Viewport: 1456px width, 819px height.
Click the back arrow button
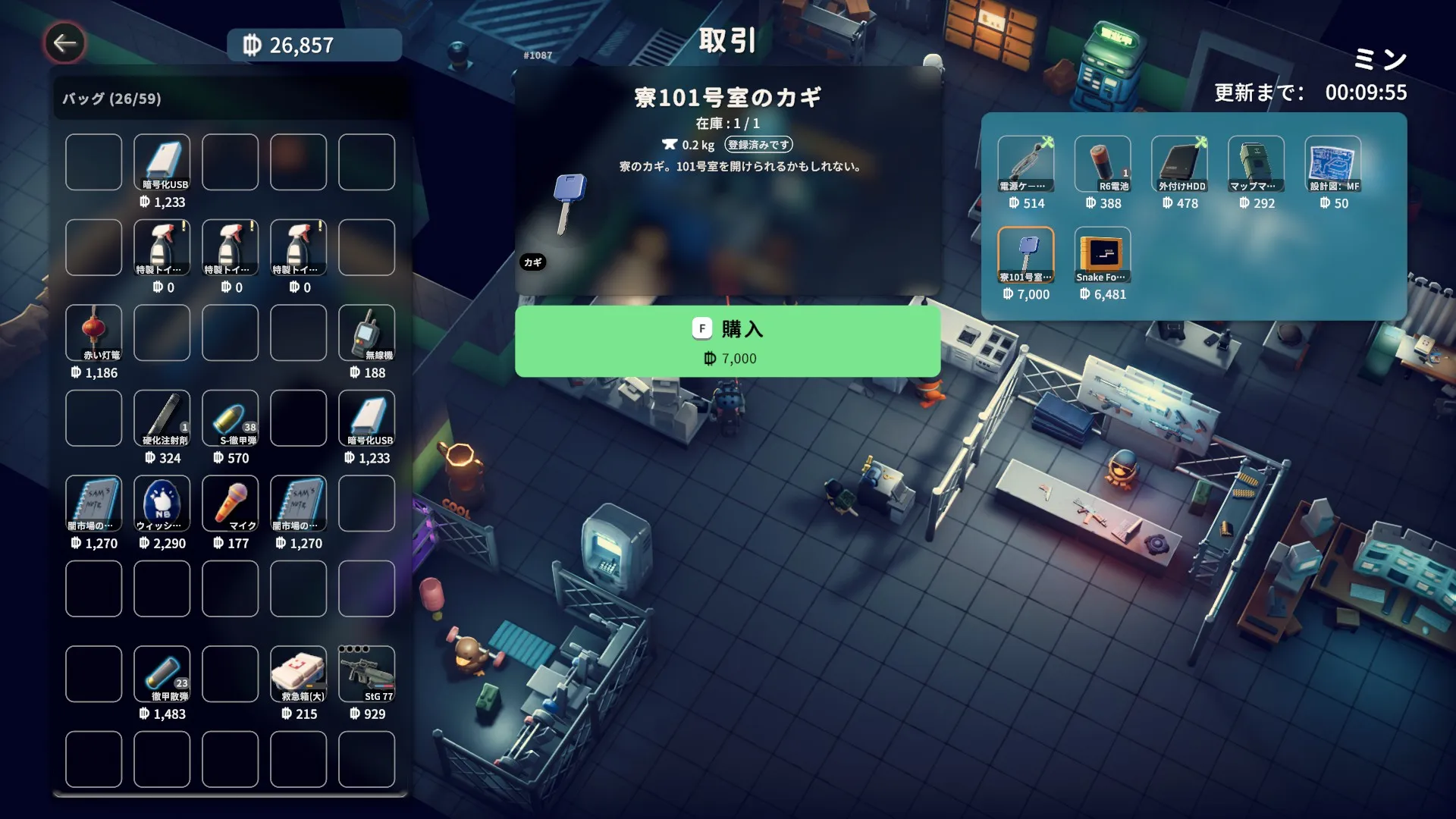tap(64, 43)
